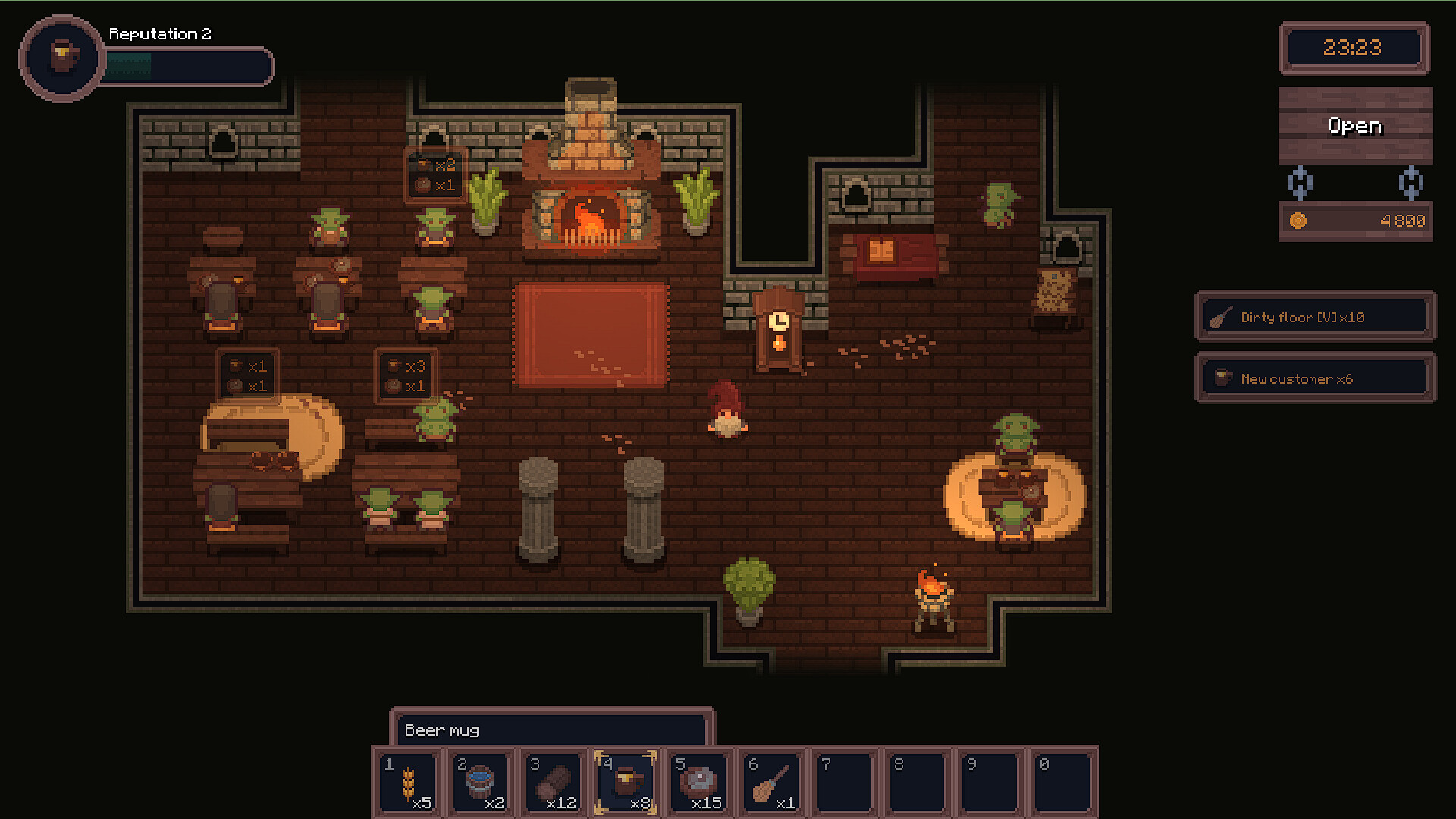Click the chalkboard sign near the fireplace
Viewport: 1456px width, 819px height.
[x=436, y=174]
